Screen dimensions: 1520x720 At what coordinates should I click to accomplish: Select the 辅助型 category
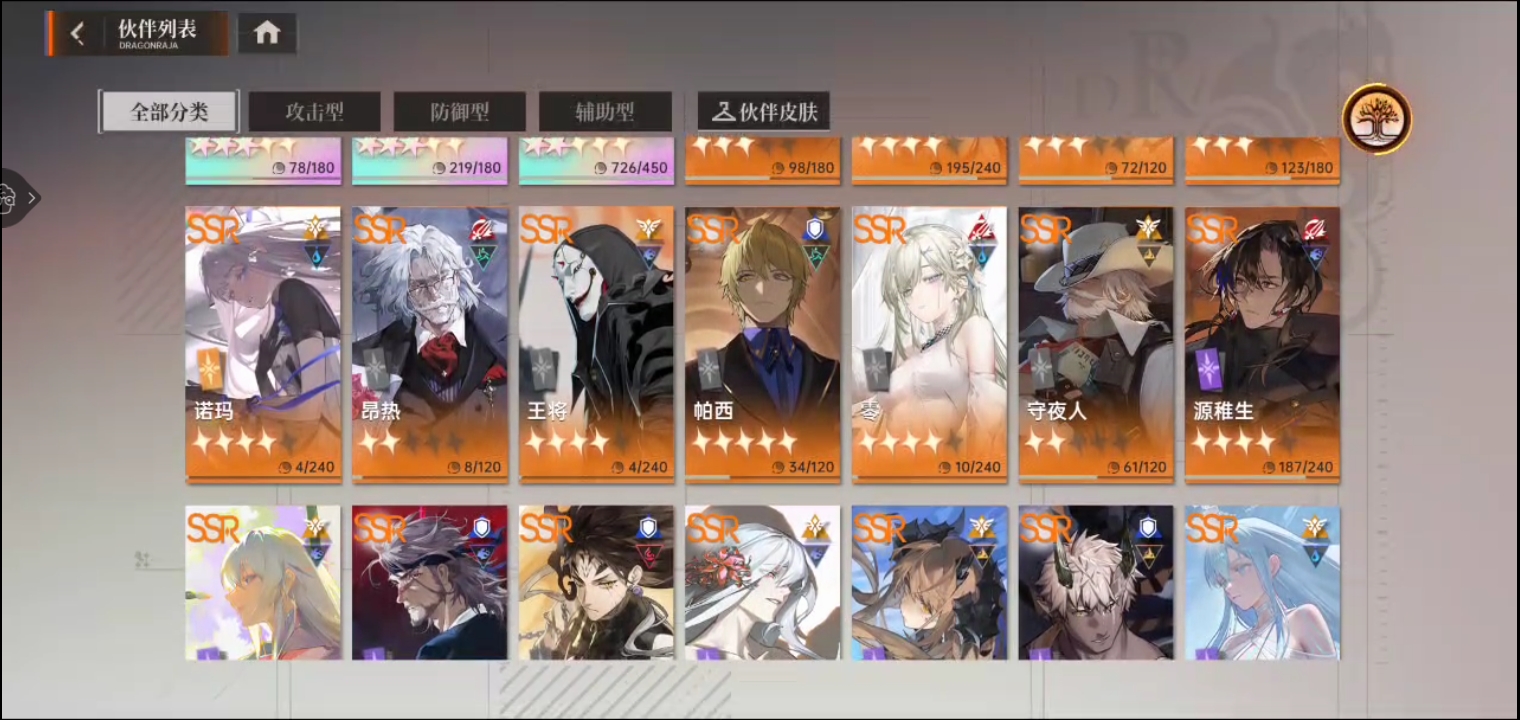605,112
